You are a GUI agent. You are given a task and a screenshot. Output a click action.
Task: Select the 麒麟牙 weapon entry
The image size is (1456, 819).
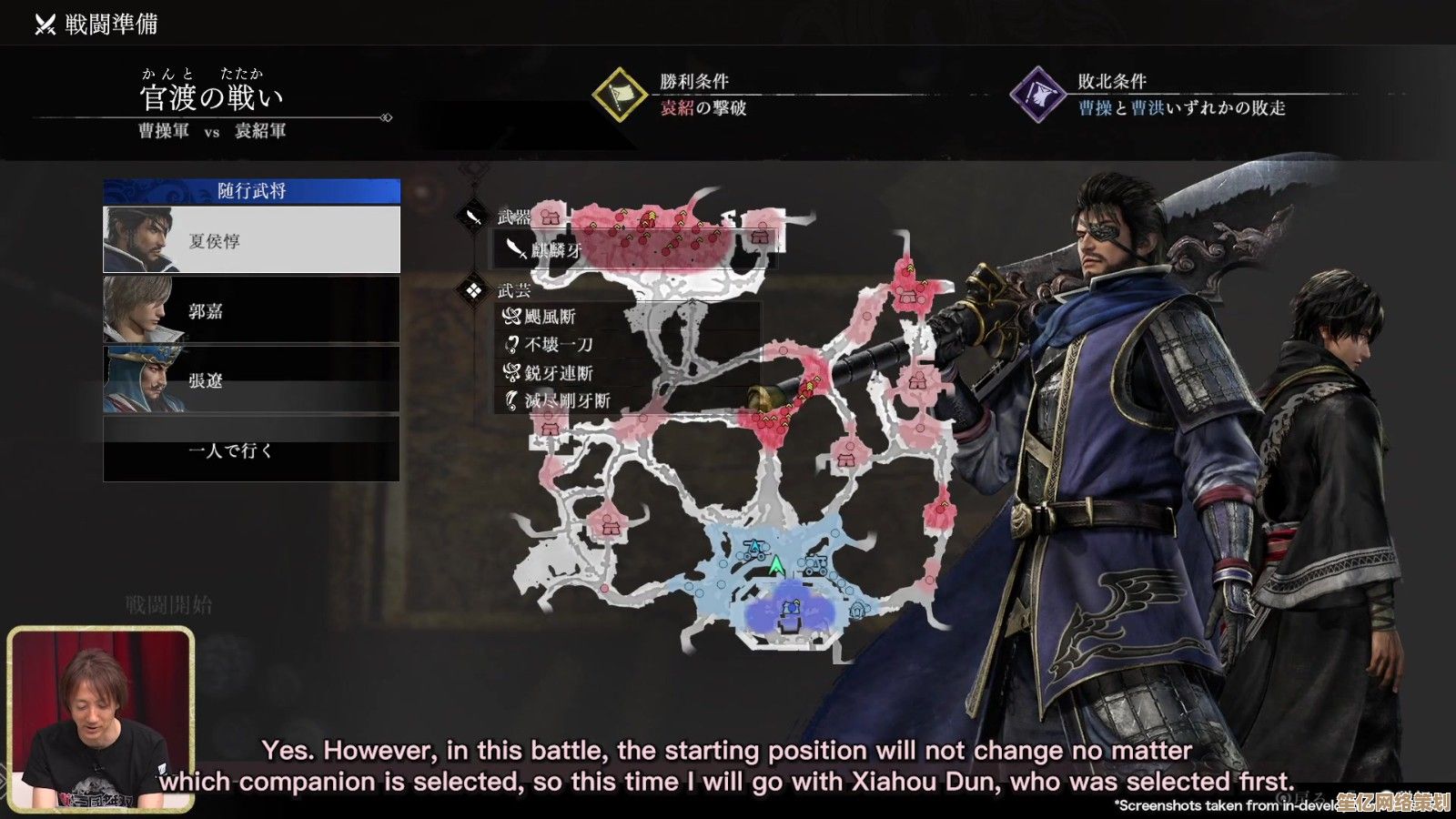(555, 249)
